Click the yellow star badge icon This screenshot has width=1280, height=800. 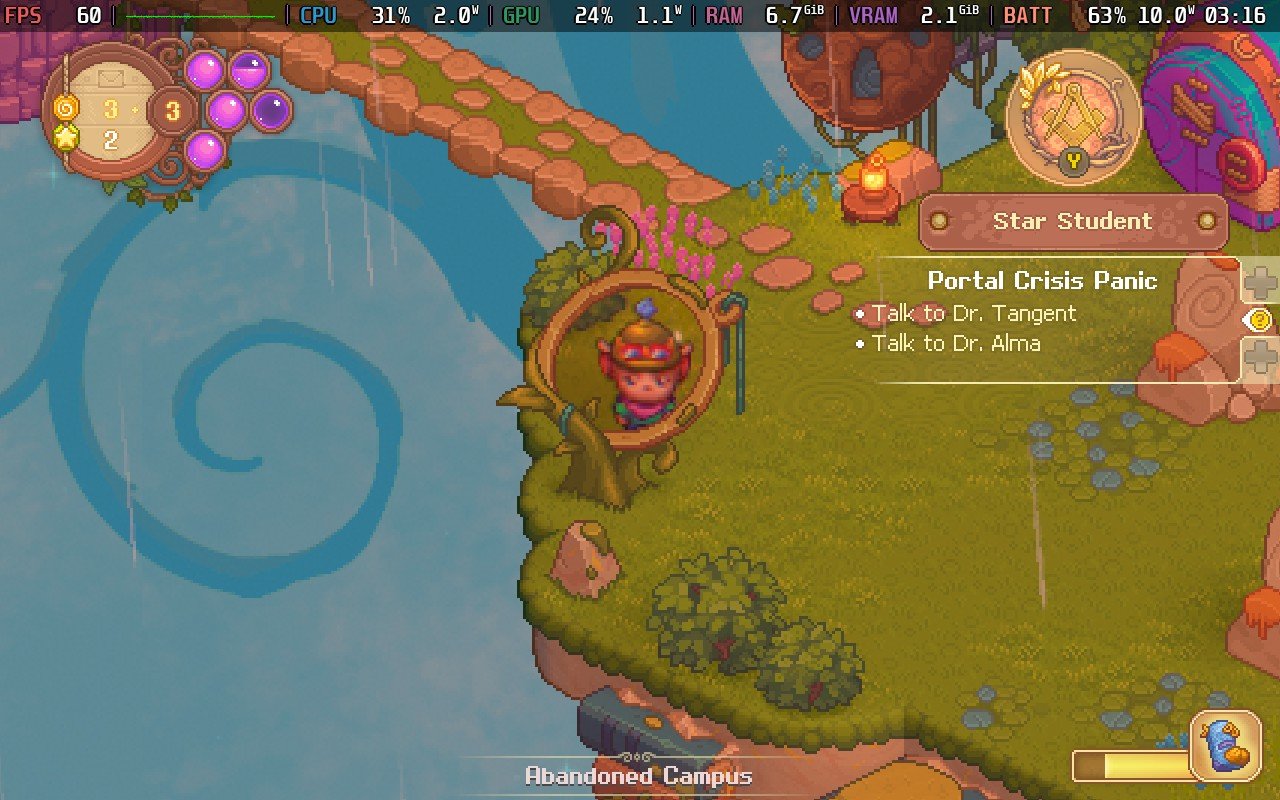click(66, 140)
